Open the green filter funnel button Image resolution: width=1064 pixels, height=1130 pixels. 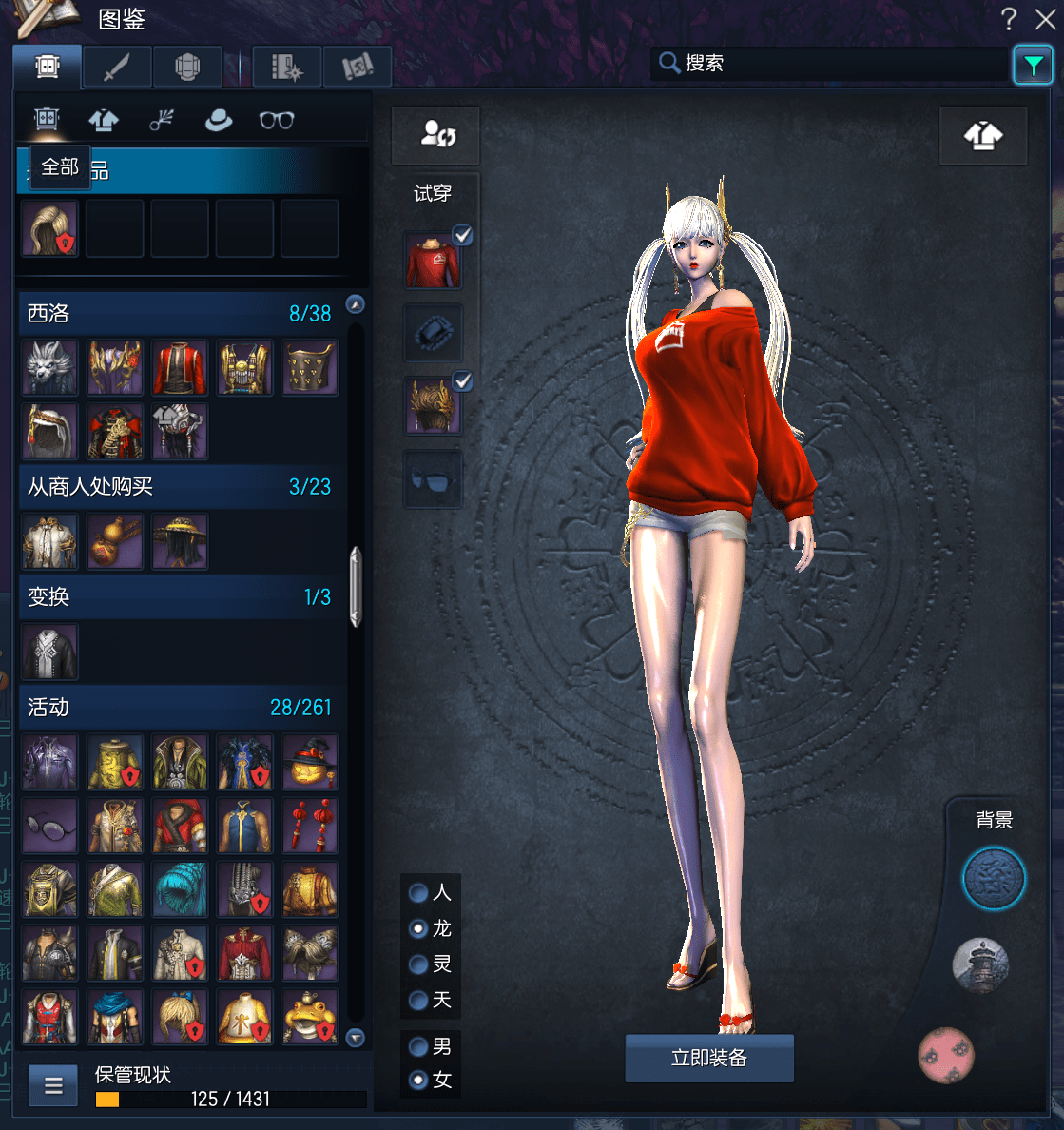click(x=1033, y=65)
